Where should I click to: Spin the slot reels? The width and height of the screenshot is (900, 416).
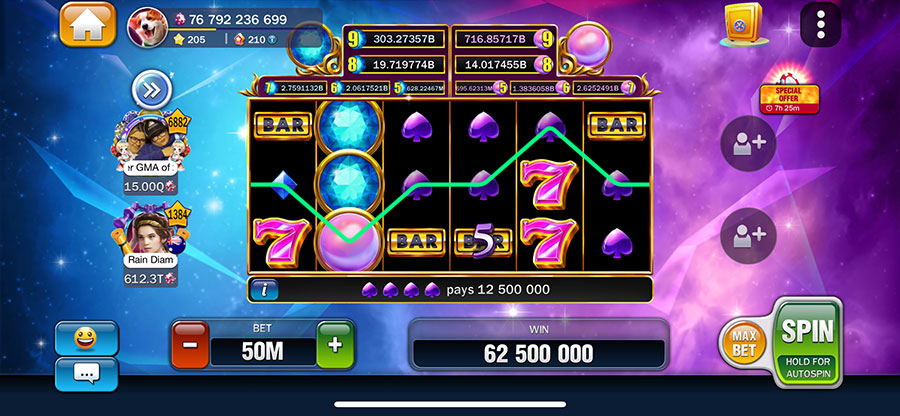[x=808, y=340]
